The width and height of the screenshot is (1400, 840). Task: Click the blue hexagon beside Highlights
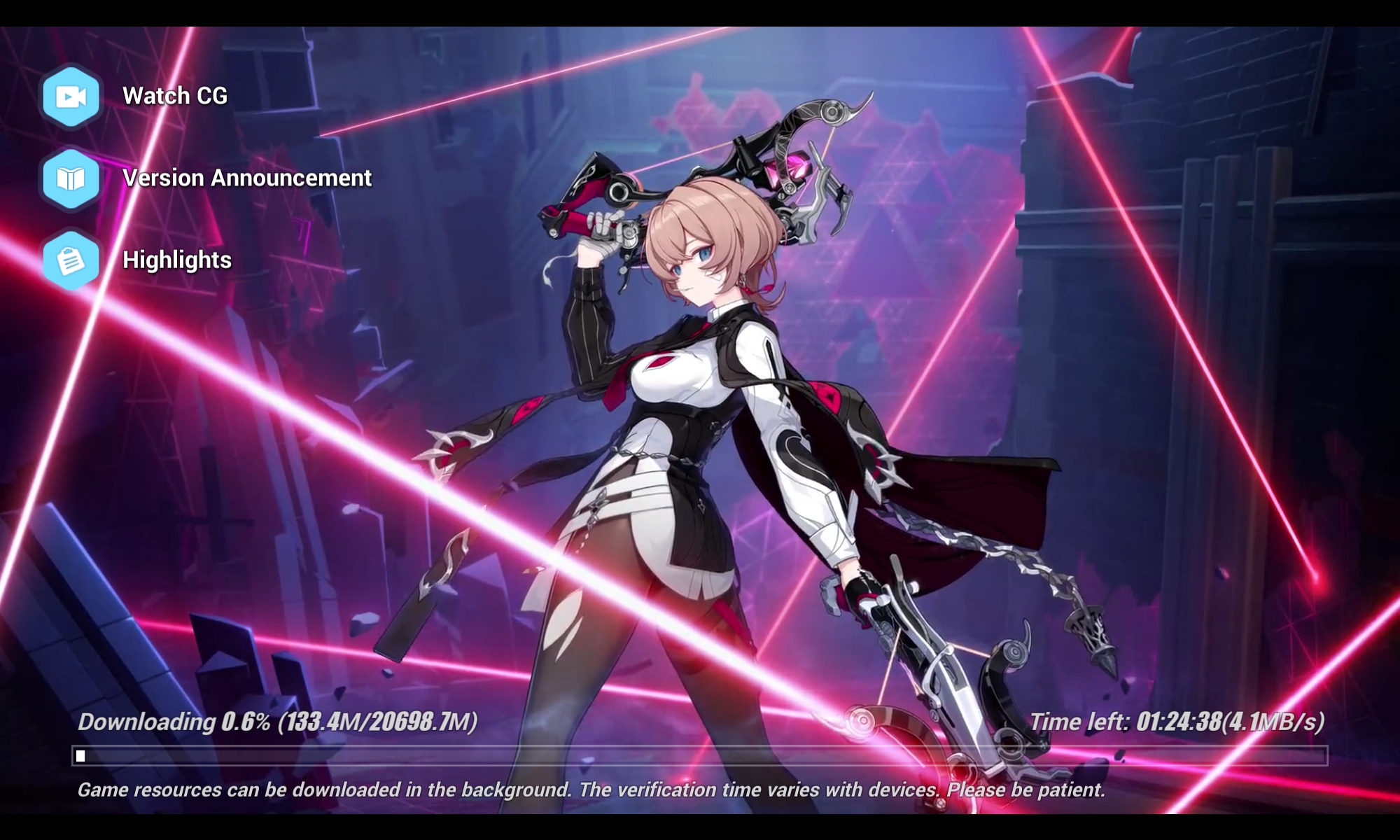click(71, 260)
